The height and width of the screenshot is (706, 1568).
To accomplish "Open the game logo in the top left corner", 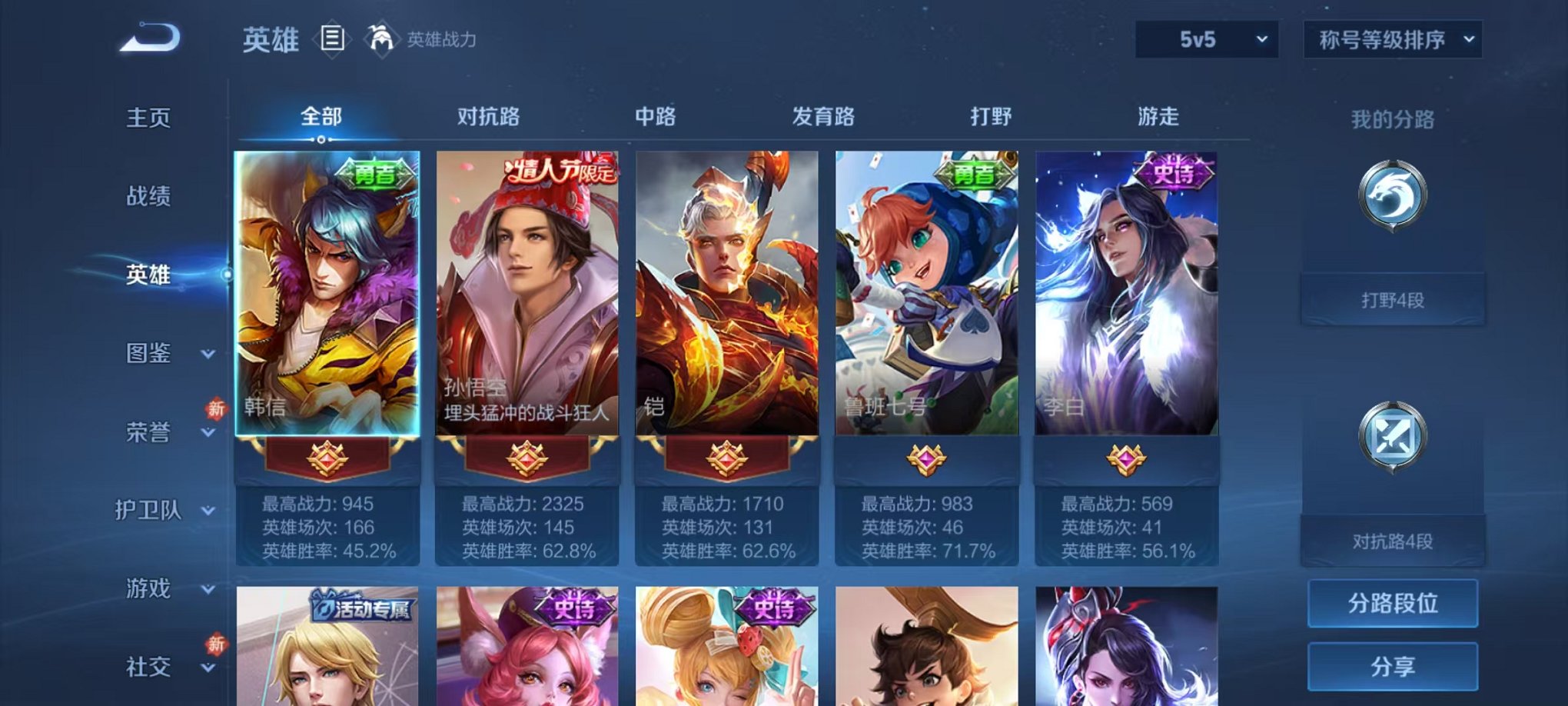I will click(x=148, y=38).
